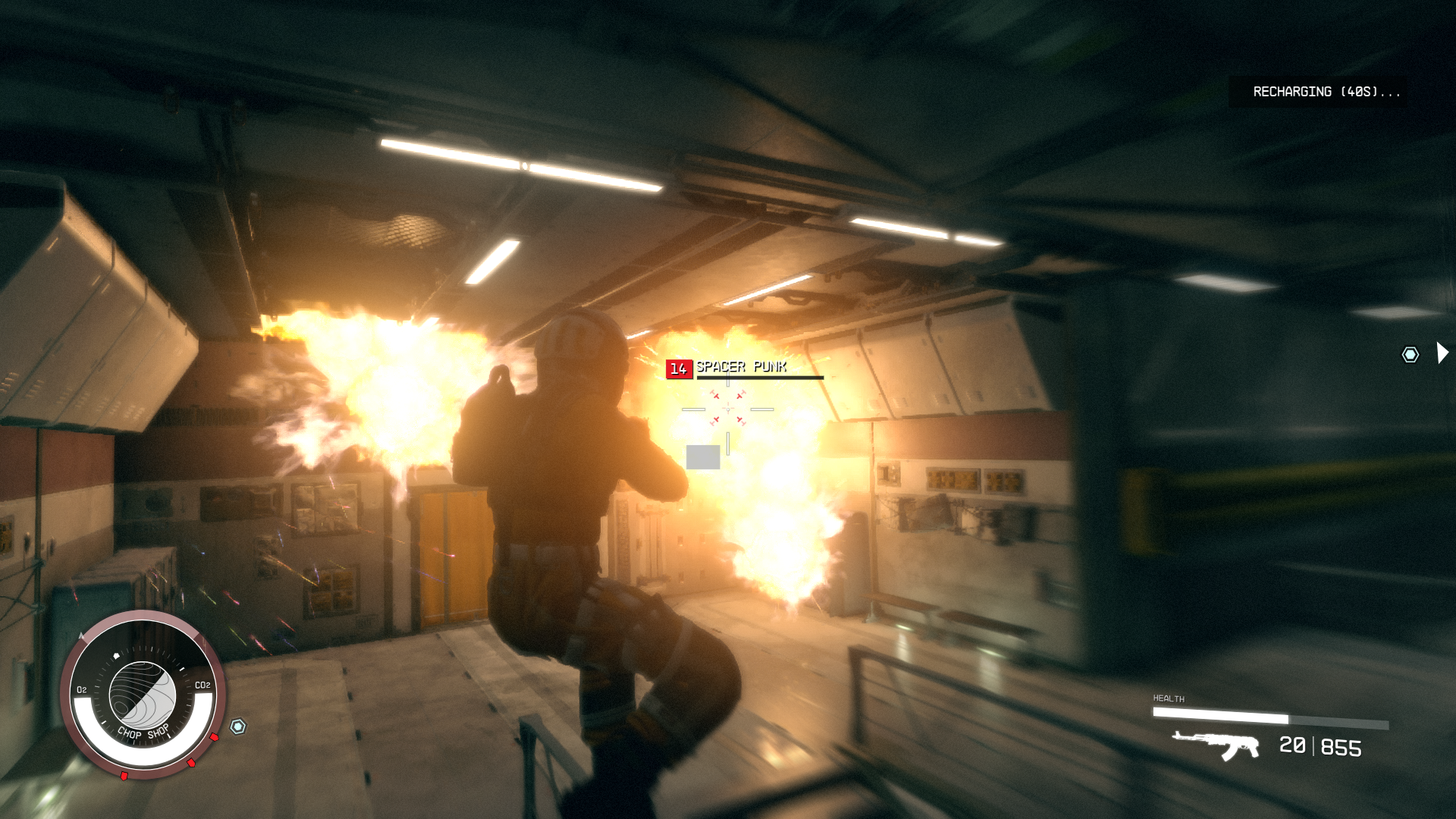1456x819 pixels.
Task: Select the rifle weapon icon
Action: click(1213, 747)
